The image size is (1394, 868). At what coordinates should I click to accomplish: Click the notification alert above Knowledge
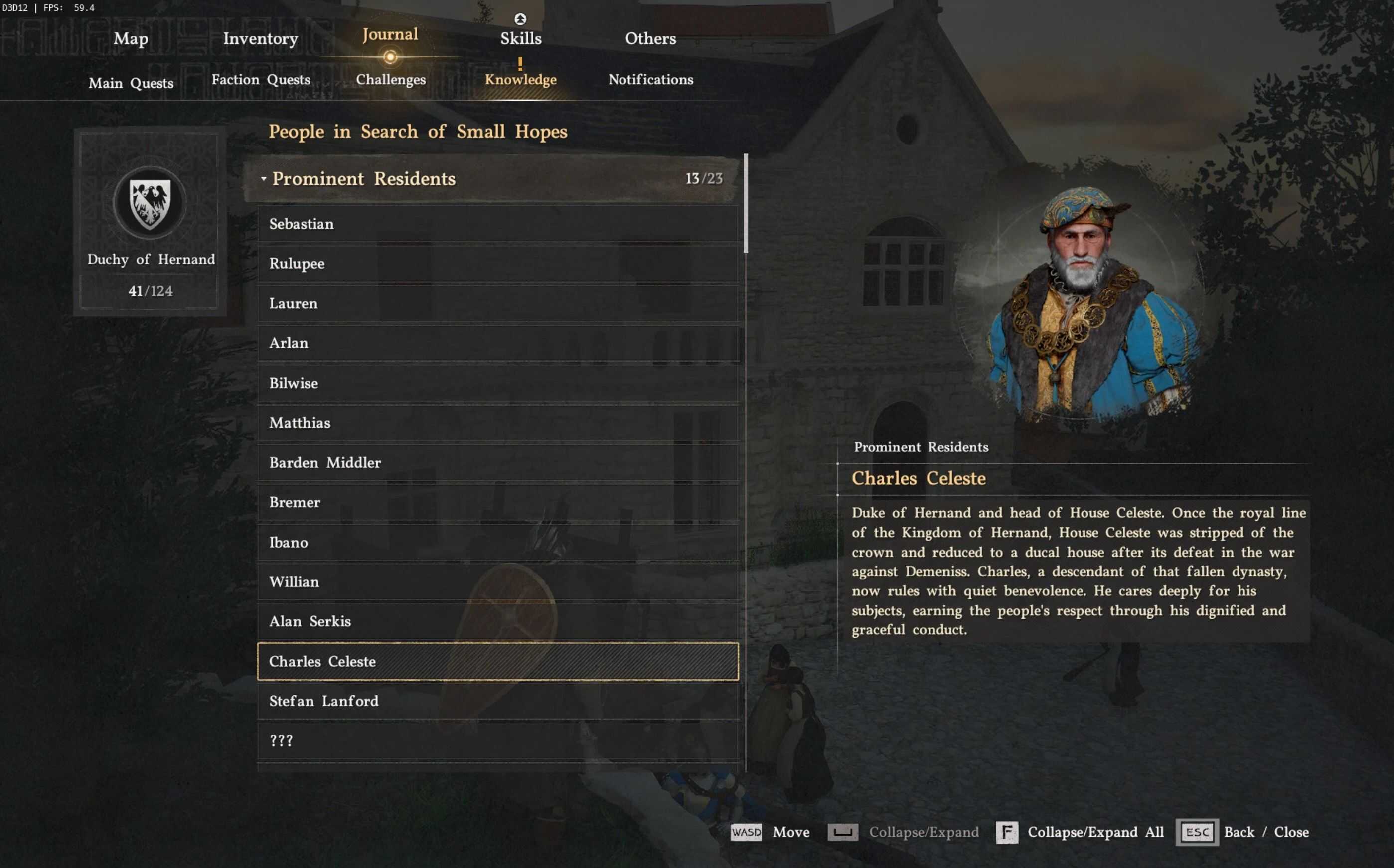pos(520,63)
